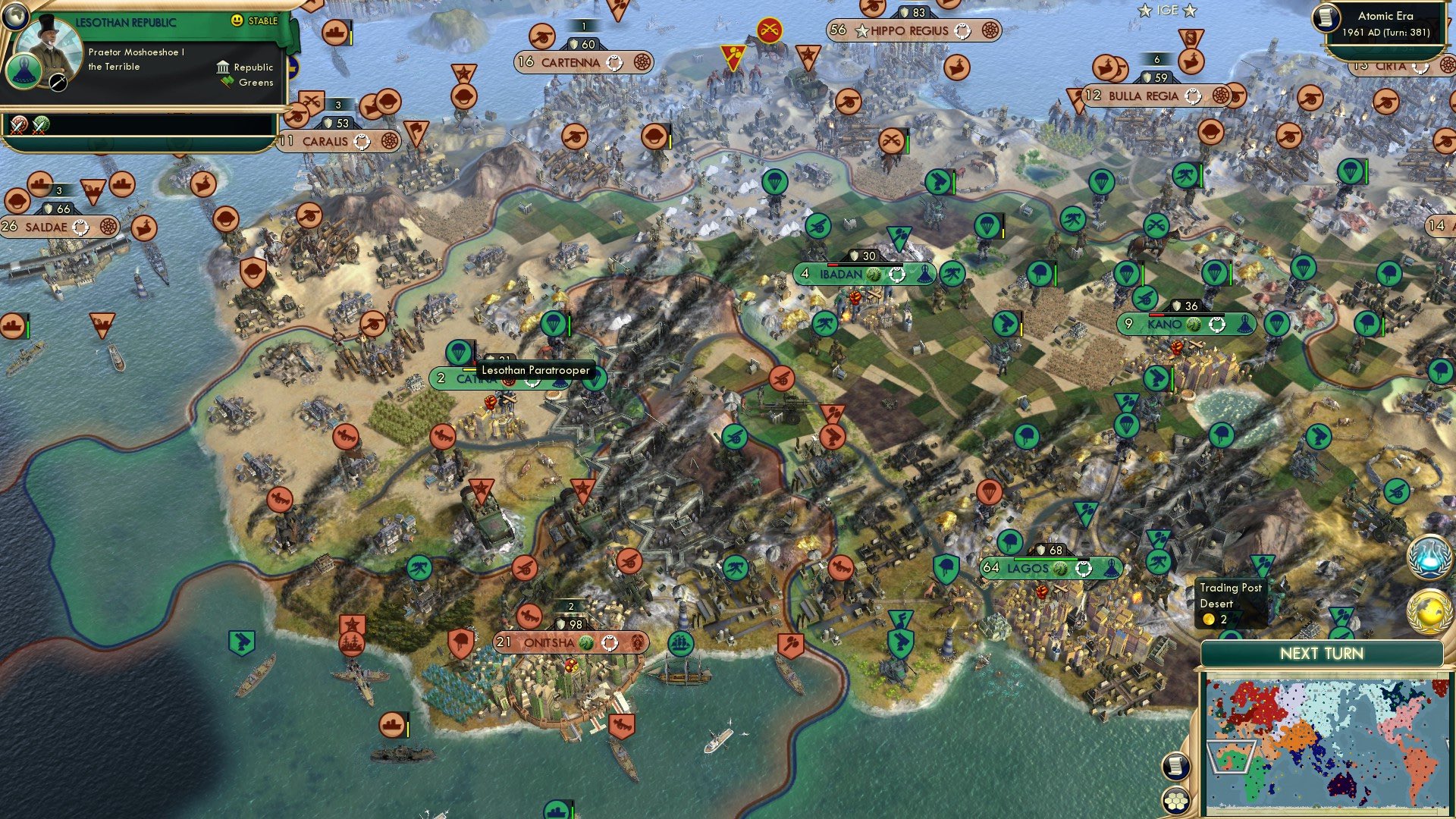Click the Republic policy icon in civ banner
This screenshot has height=819, width=1456.
(223, 67)
